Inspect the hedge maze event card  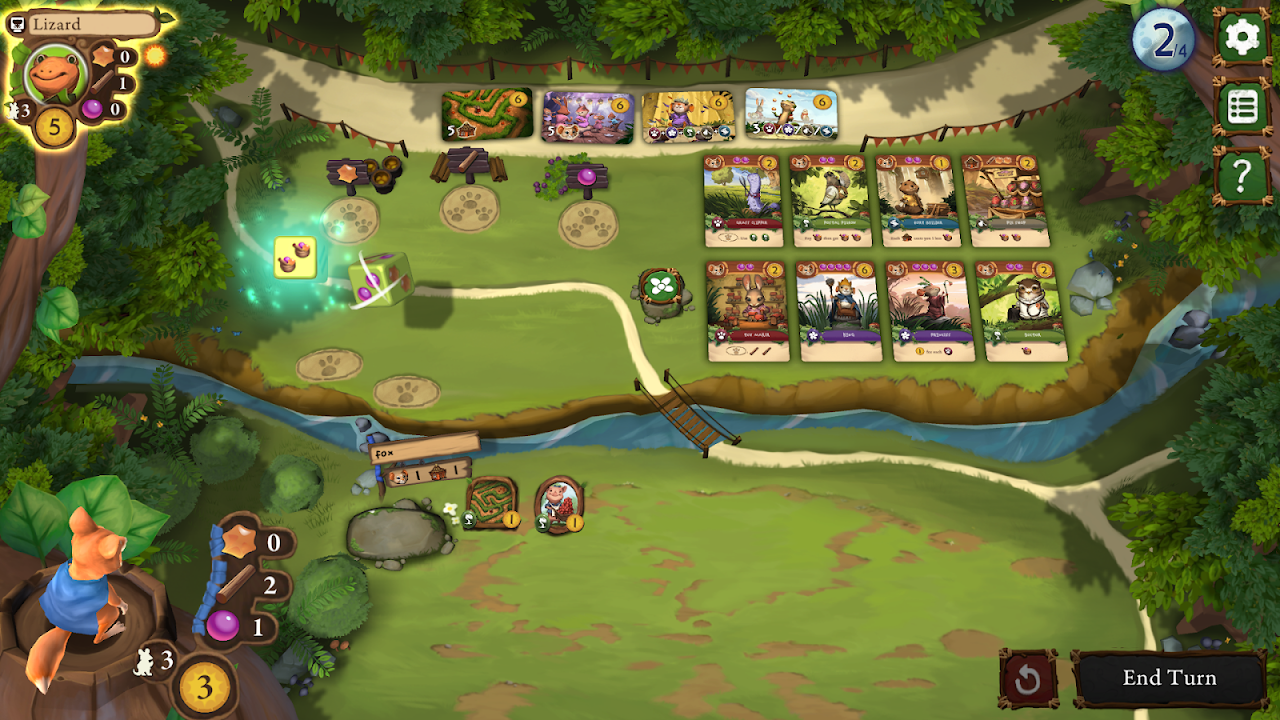point(486,116)
